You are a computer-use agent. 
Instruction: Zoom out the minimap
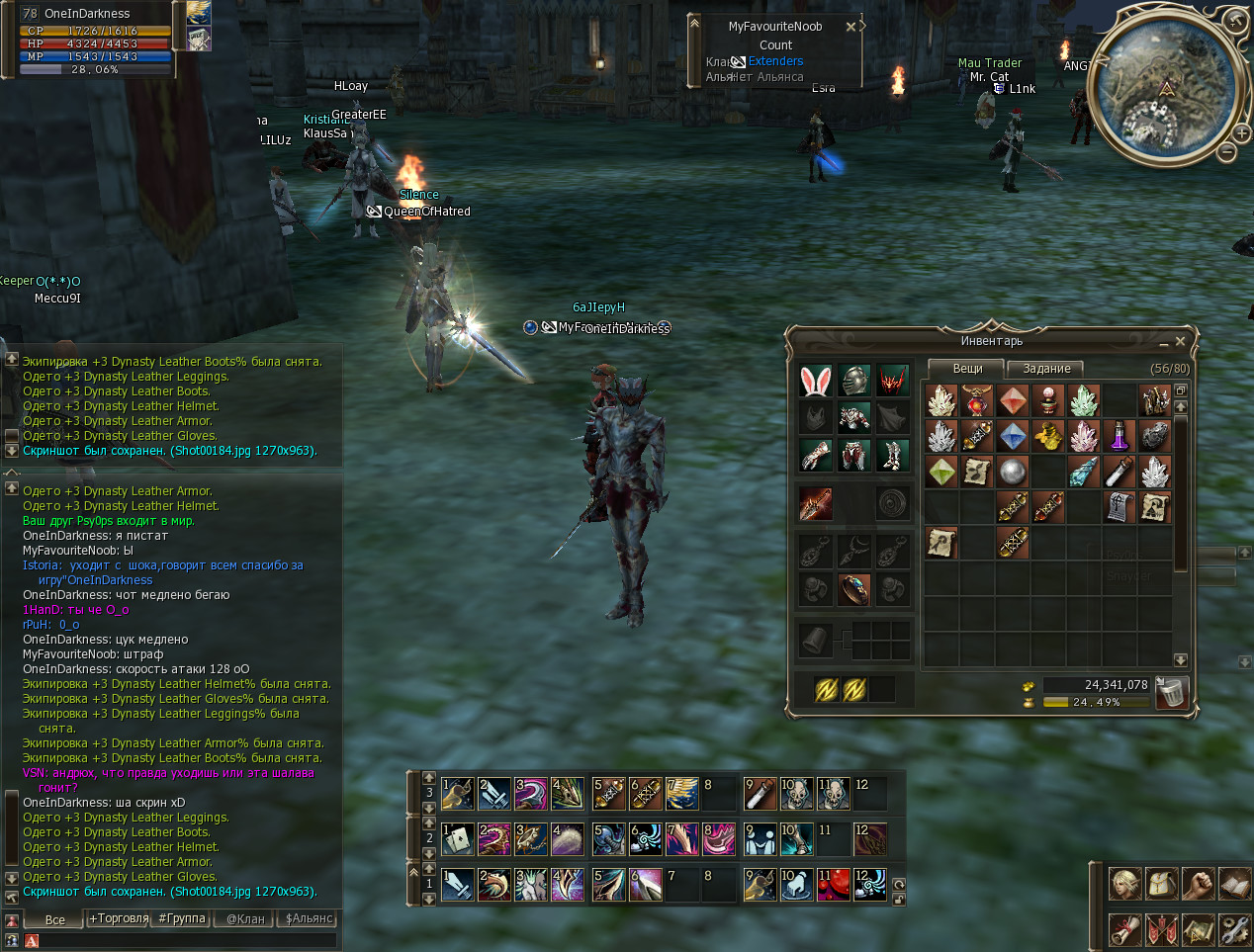pyautogui.click(x=1227, y=152)
